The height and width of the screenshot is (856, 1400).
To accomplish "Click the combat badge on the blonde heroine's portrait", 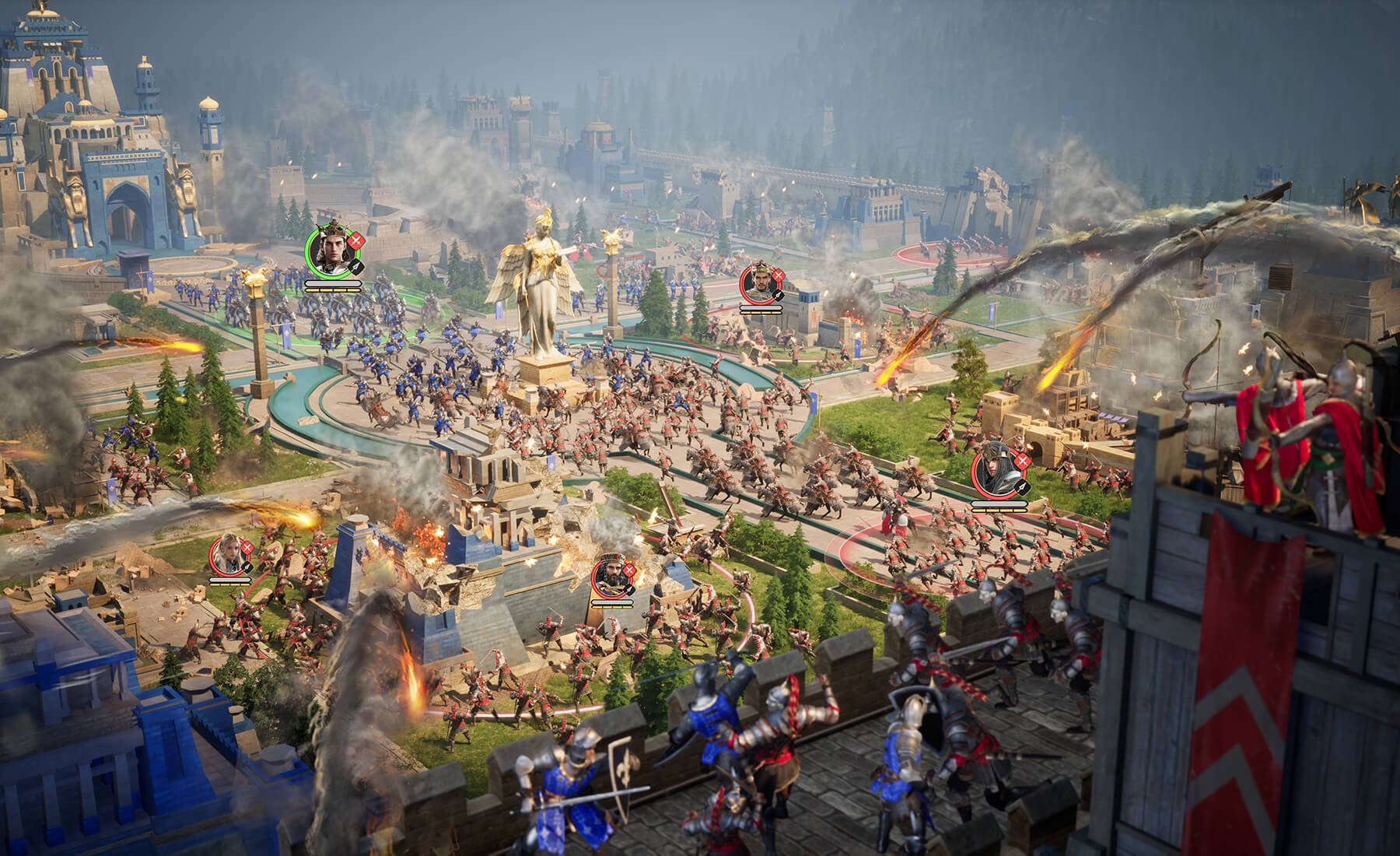I will pyautogui.click(x=247, y=547).
